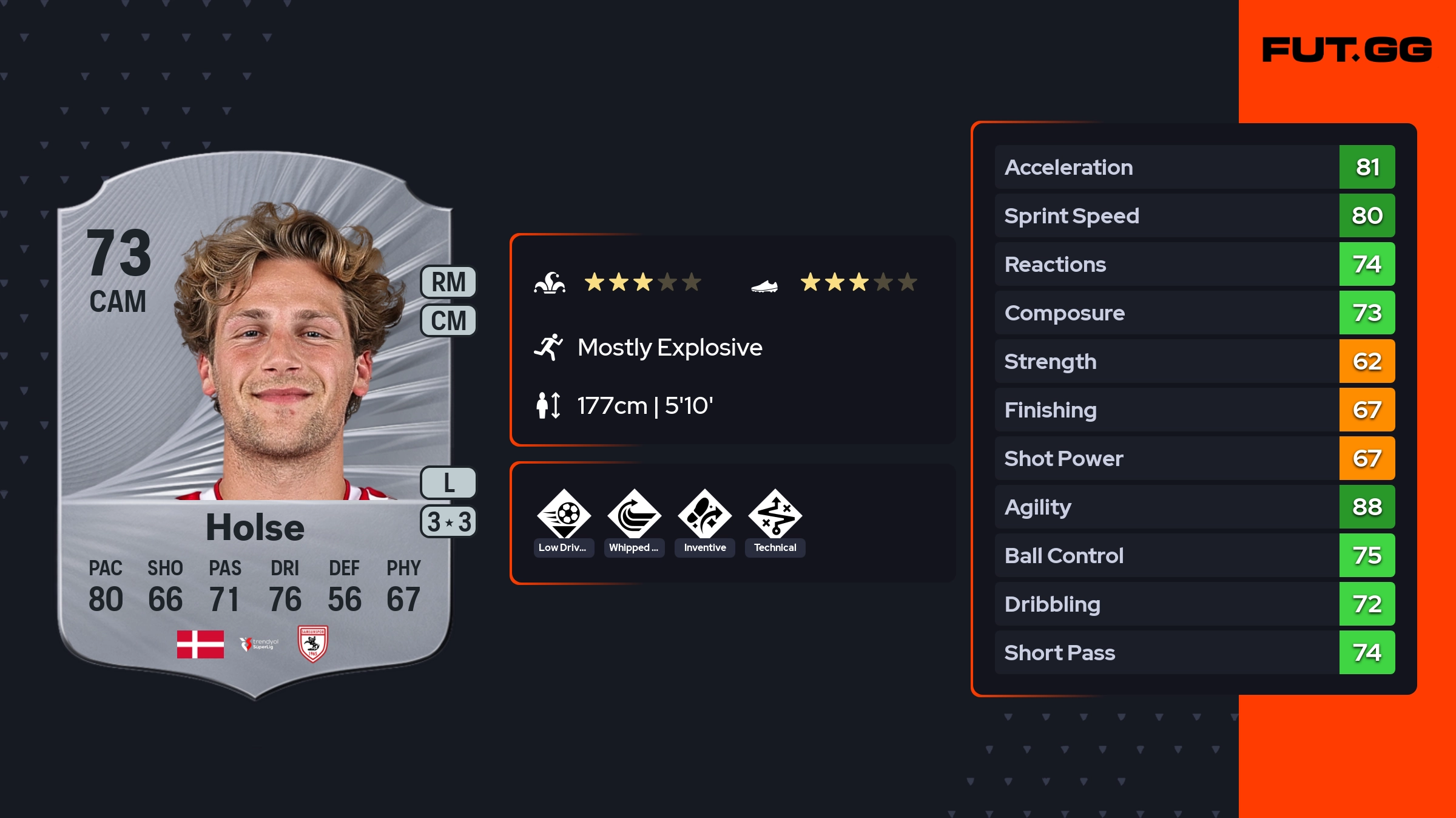Click the Low Driven playstyle icon
The height and width of the screenshot is (818, 1456).
pyautogui.click(x=564, y=516)
